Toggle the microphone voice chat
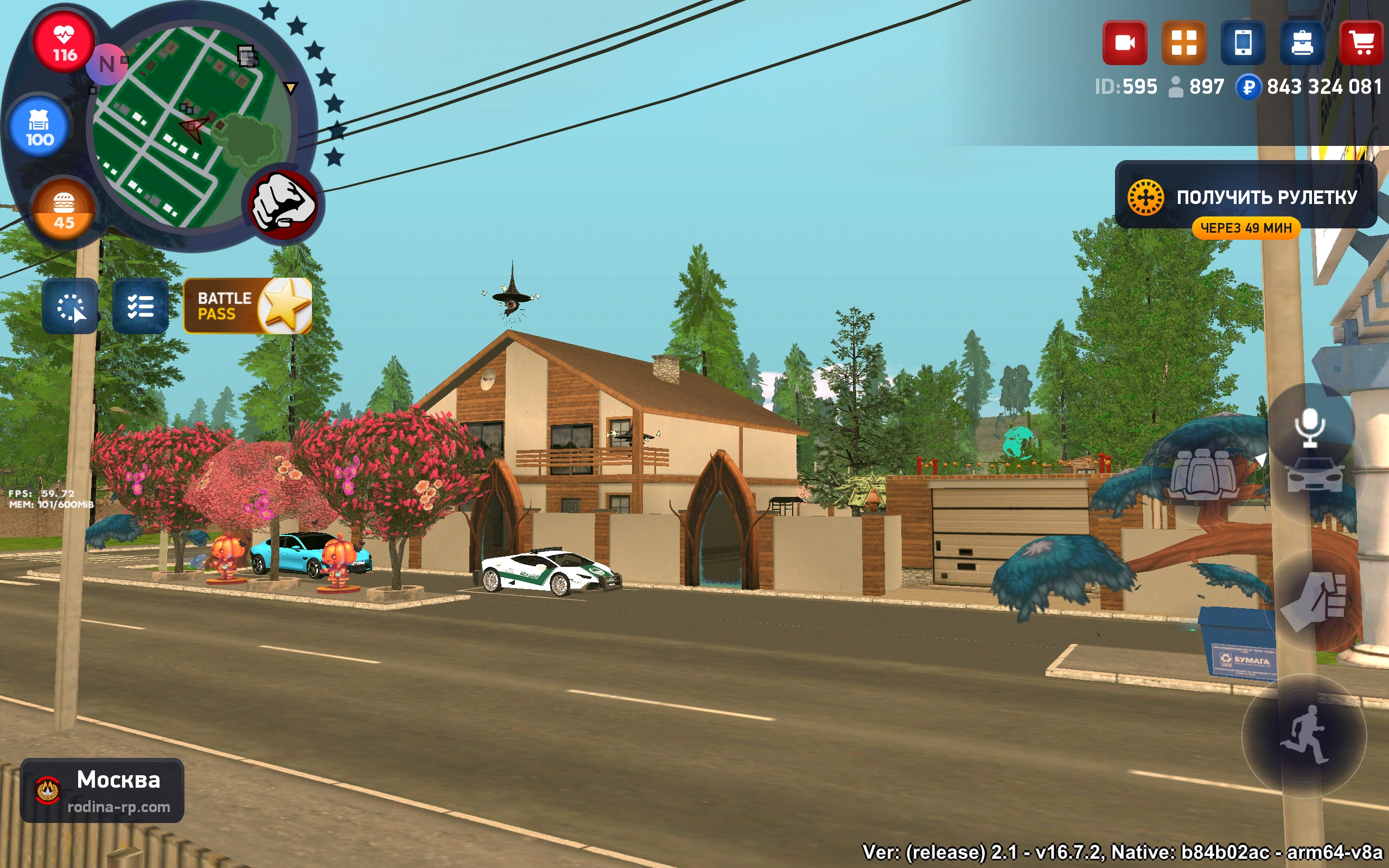Viewport: 1389px width, 868px height. pyautogui.click(x=1309, y=427)
